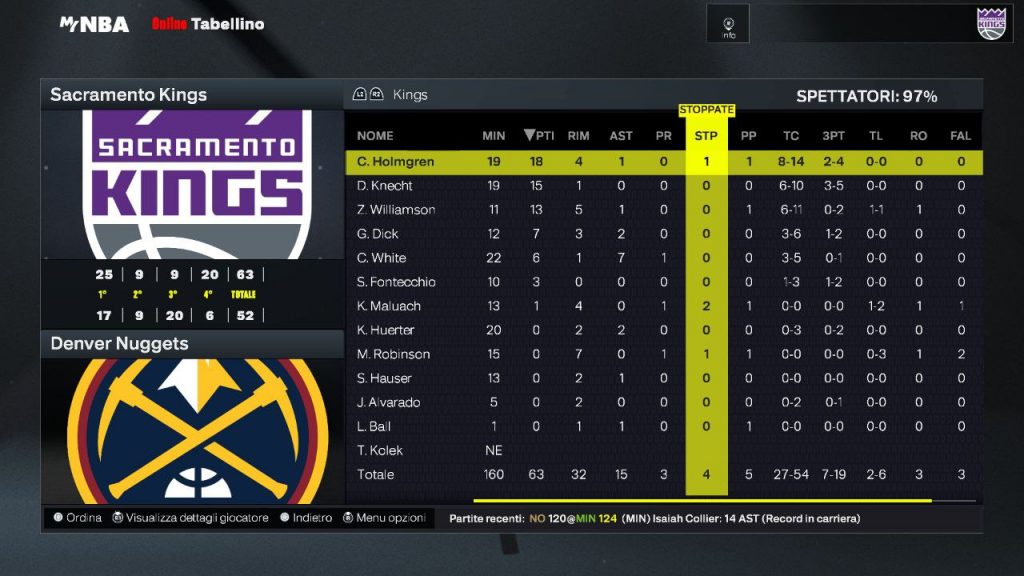The height and width of the screenshot is (576, 1024).
Task: Sort players by AST column
Action: click(621, 135)
